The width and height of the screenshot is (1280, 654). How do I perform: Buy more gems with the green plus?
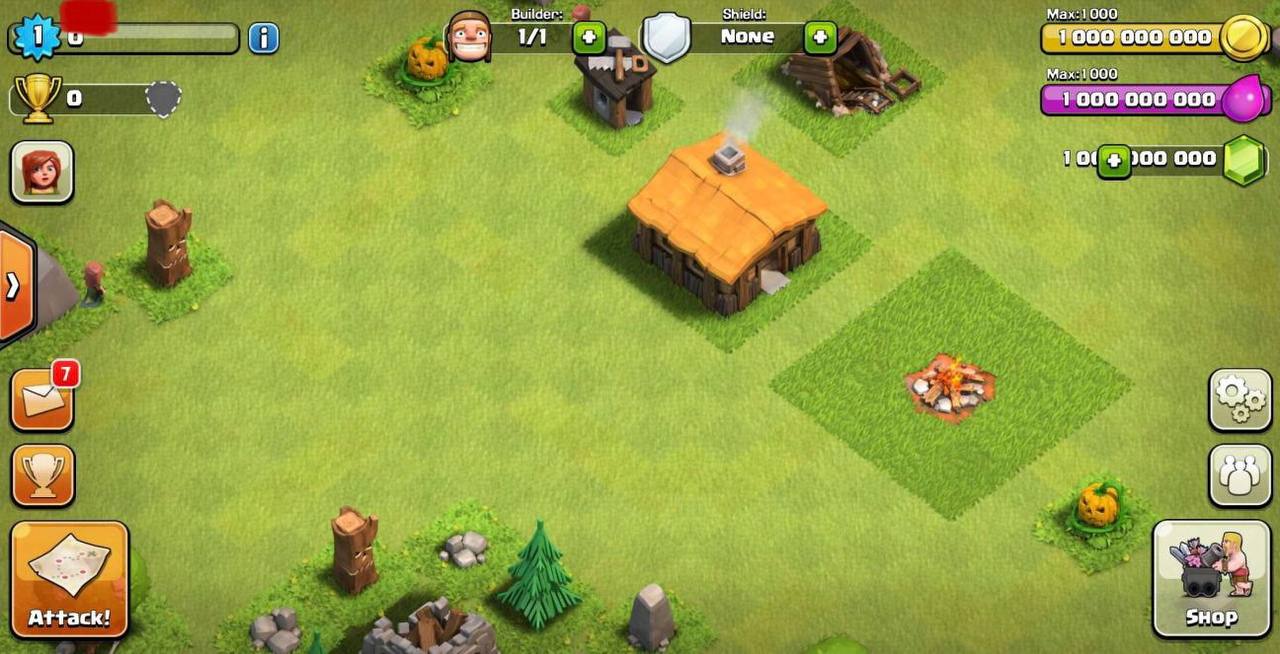tap(1114, 161)
